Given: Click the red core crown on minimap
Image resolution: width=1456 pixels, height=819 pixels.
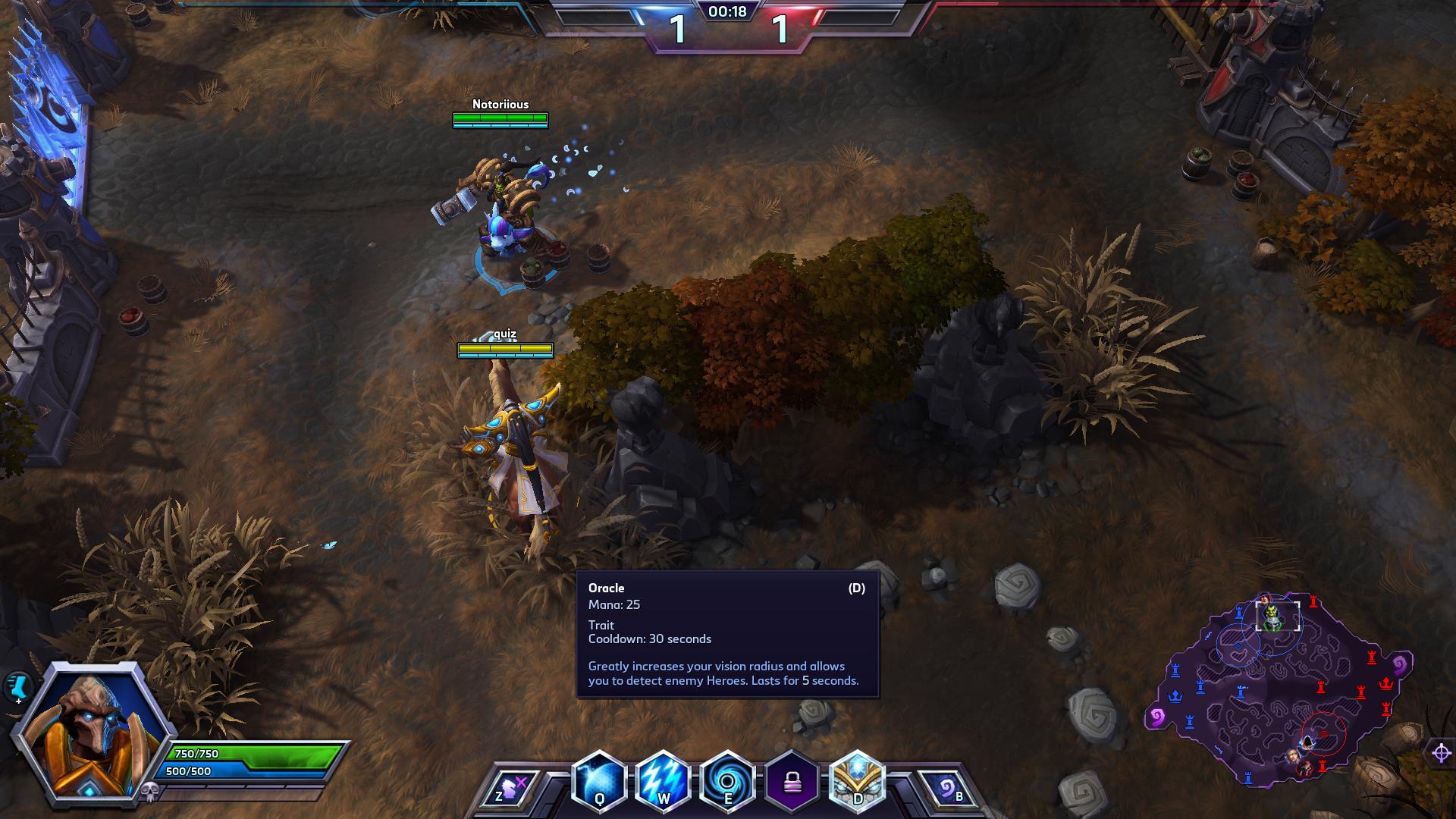Looking at the screenshot, I should 1386,683.
